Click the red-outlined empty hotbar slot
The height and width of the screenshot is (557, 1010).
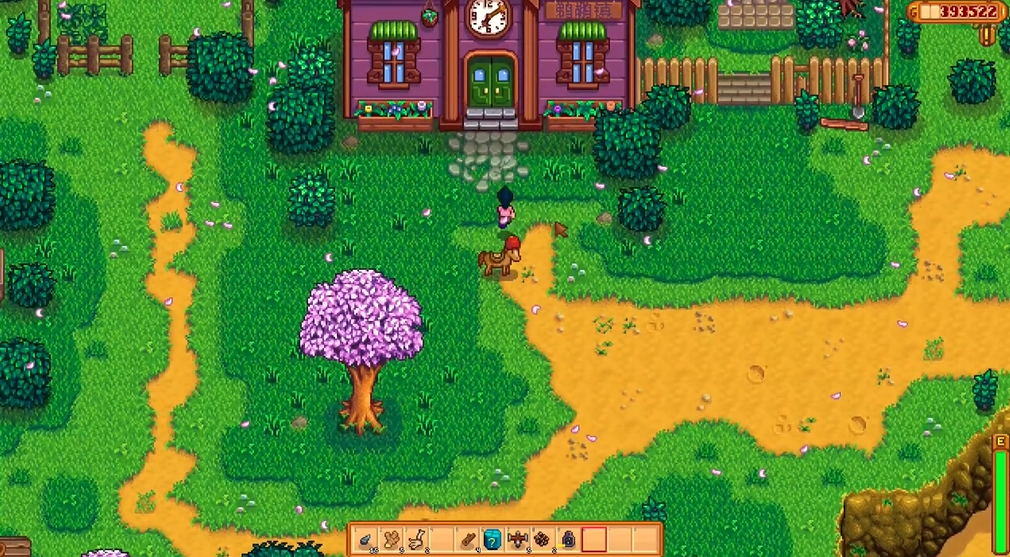pos(594,540)
